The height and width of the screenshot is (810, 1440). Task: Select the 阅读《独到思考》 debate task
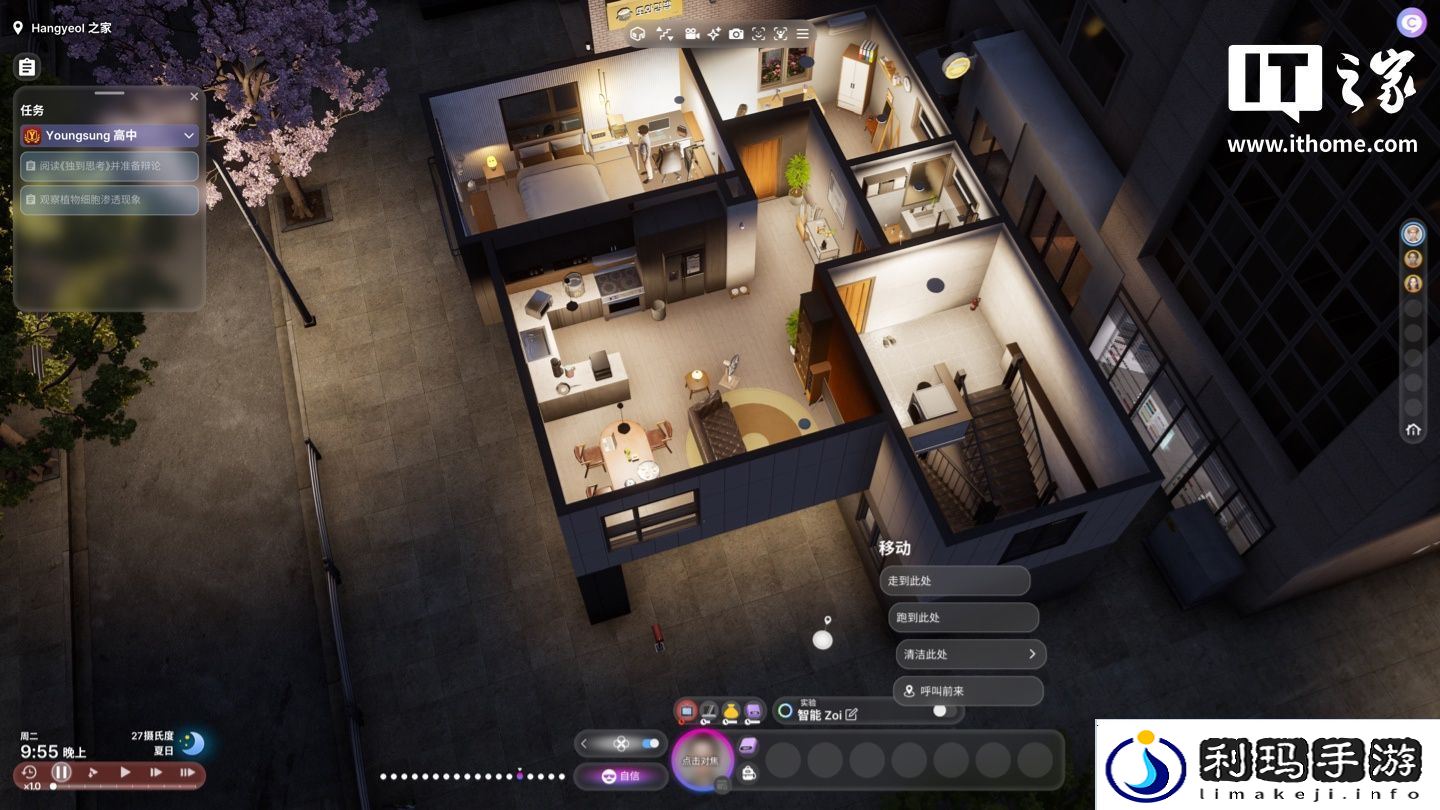[x=110, y=166]
